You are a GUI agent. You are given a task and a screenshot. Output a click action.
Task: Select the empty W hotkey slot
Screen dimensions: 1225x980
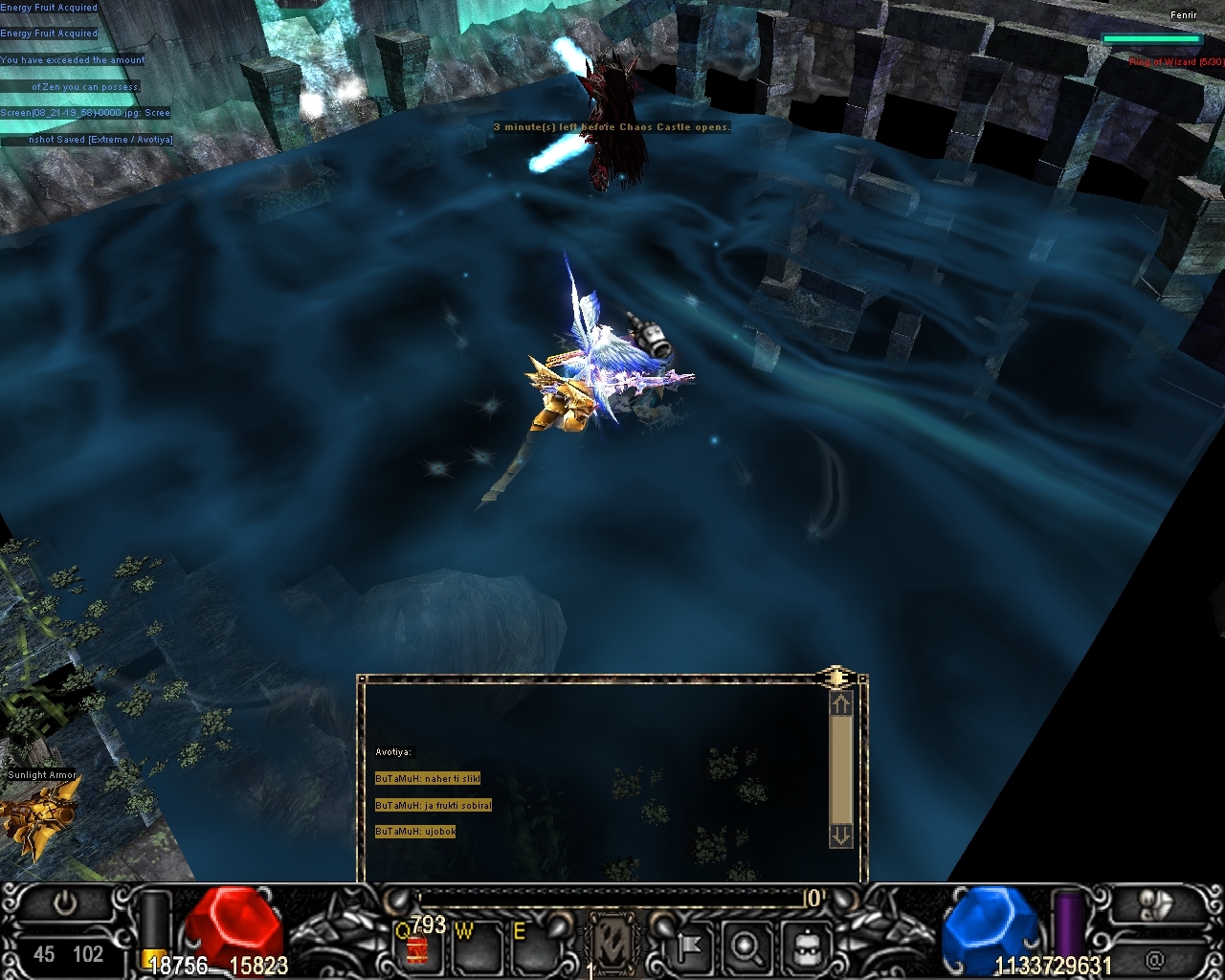[x=476, y=947]
